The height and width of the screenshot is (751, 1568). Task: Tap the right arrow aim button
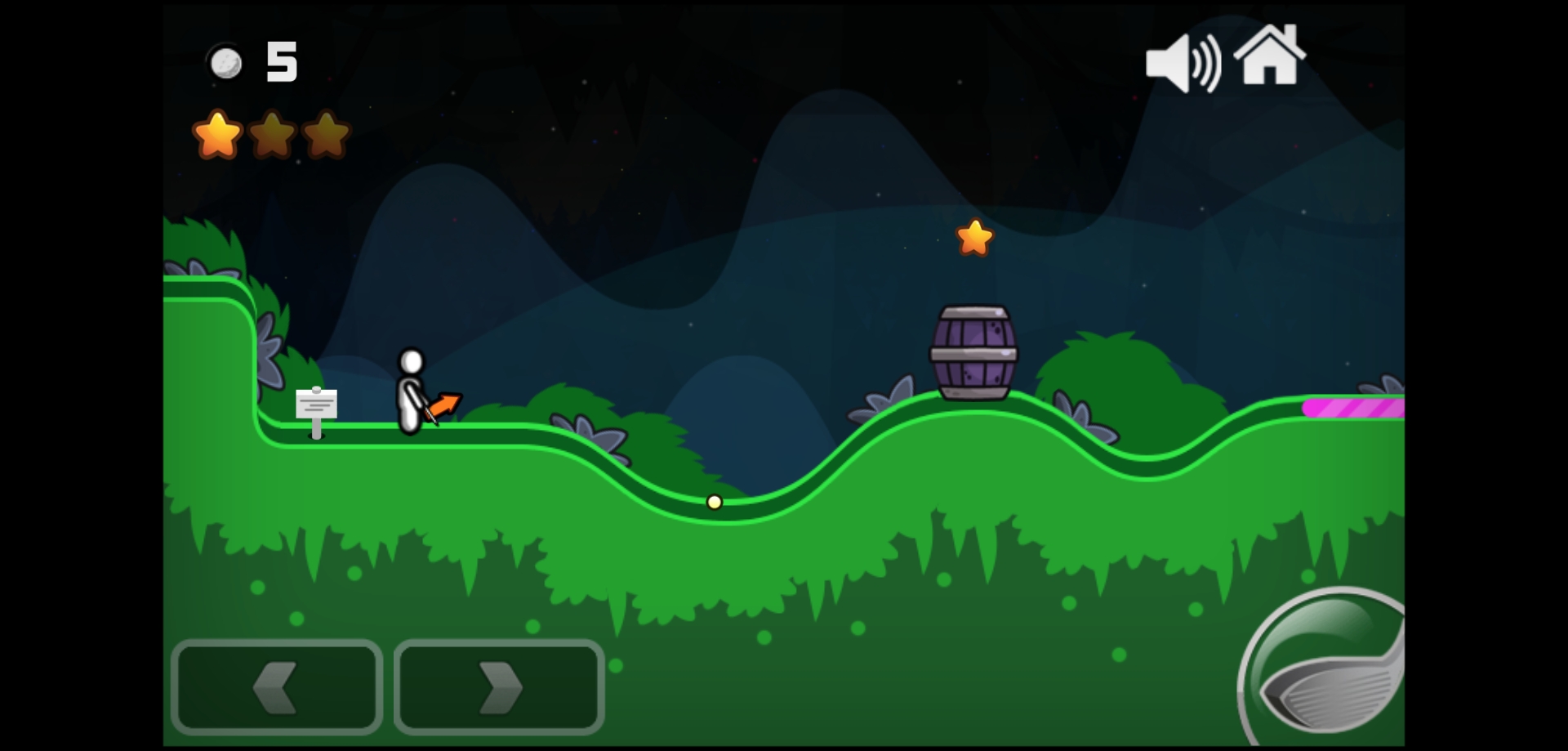click(499, 687)
